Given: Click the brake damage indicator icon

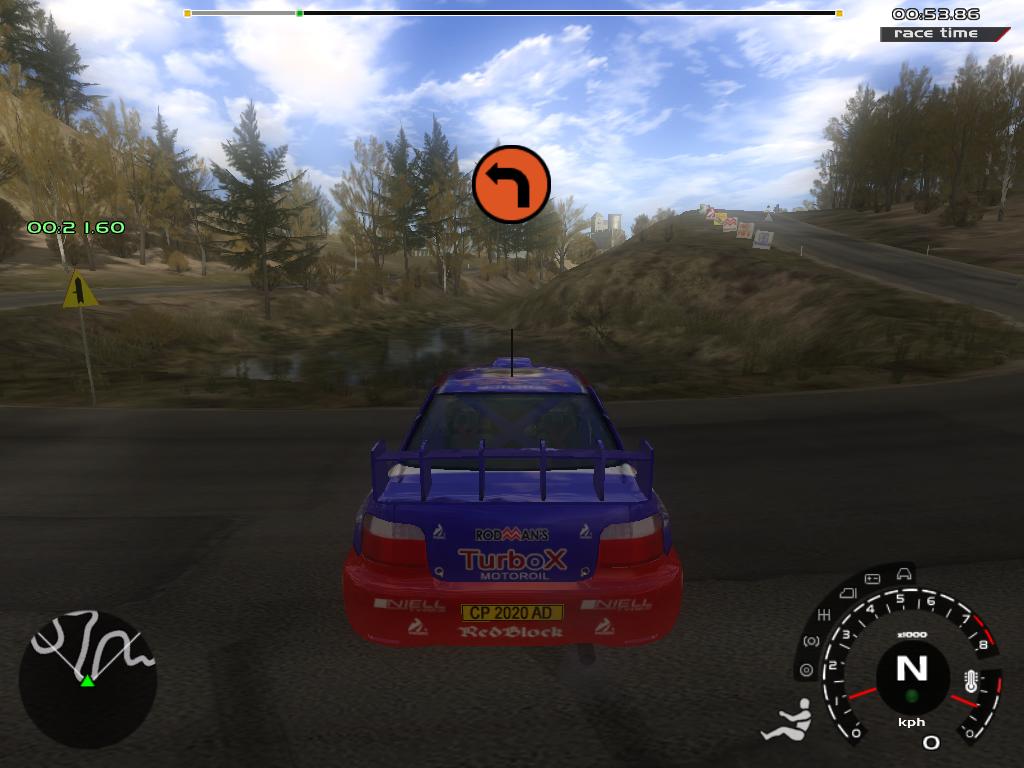Looking at the screenshot, I should click(x=811, y=641).
